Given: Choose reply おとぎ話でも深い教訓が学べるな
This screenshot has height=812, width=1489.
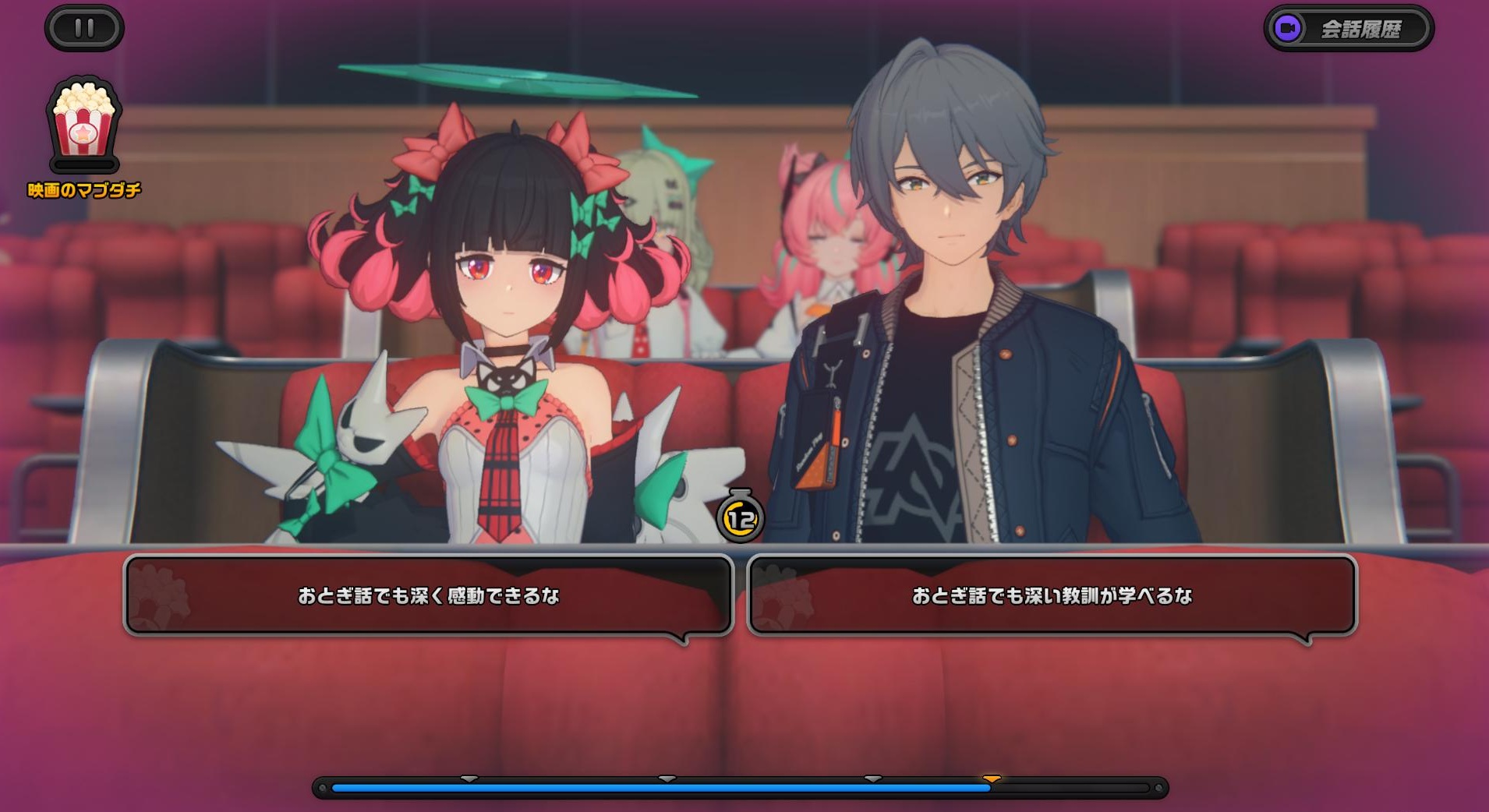Looking at the screenshot, I should coord(1052,595).
